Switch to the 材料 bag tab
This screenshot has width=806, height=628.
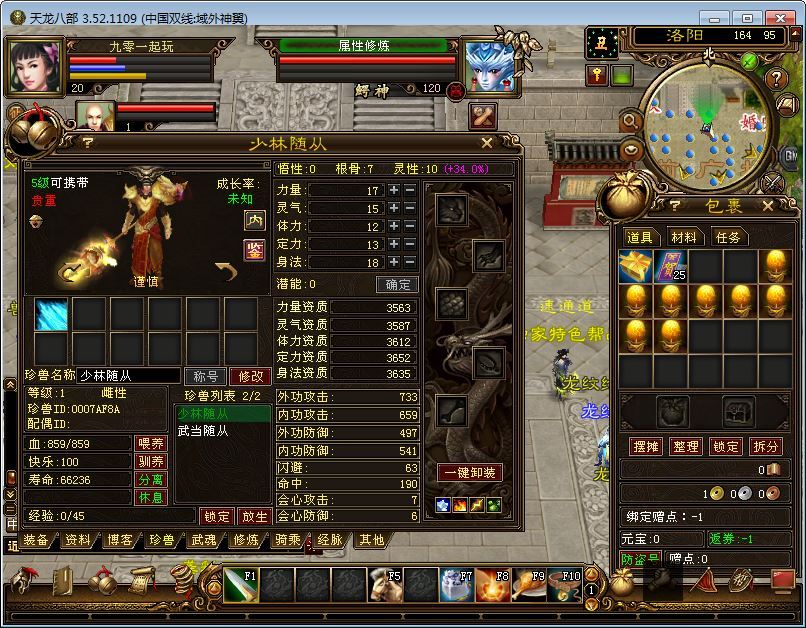point(684,237)
